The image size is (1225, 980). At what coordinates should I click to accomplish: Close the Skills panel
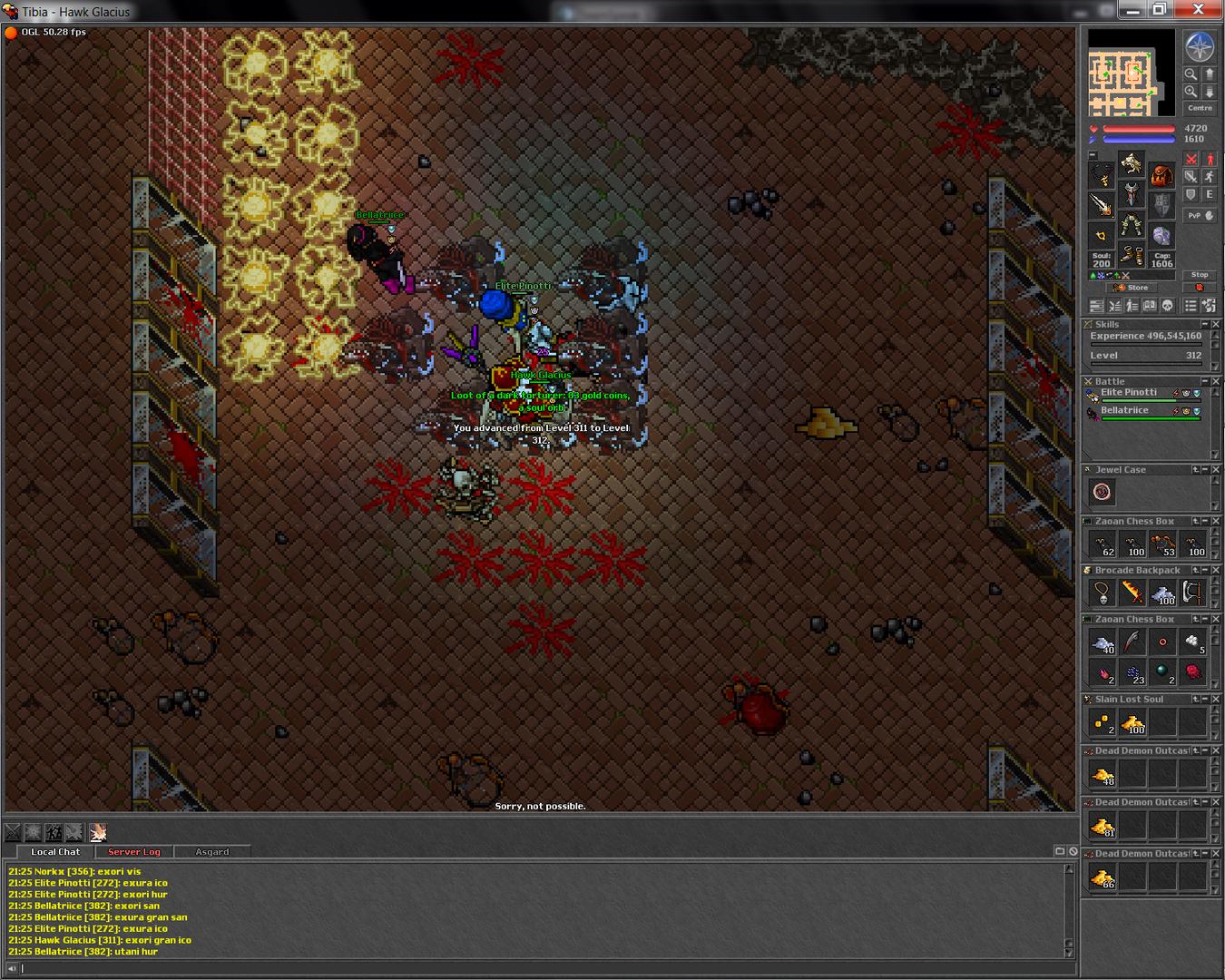coord(1216,324)
